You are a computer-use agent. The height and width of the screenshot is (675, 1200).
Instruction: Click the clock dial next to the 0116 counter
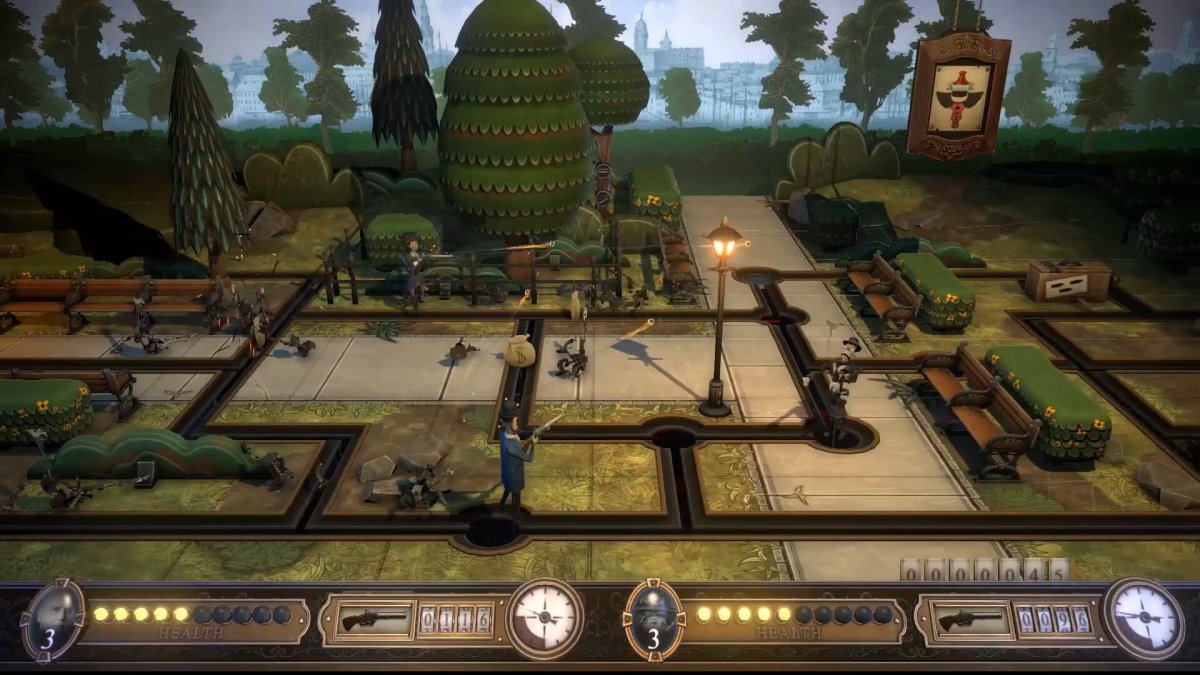(x=545, y=617)
